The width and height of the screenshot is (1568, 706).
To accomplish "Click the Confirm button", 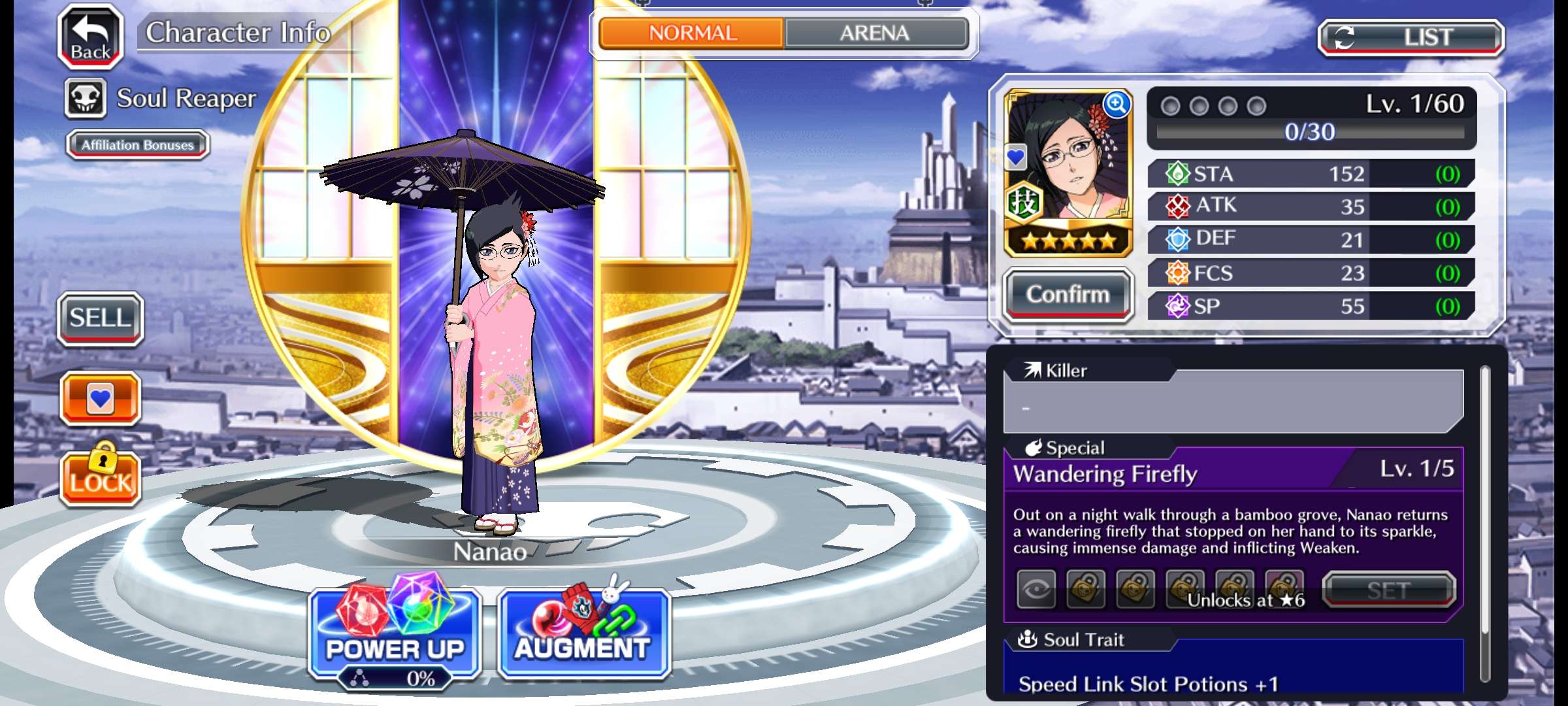I will click(1068, 295).
